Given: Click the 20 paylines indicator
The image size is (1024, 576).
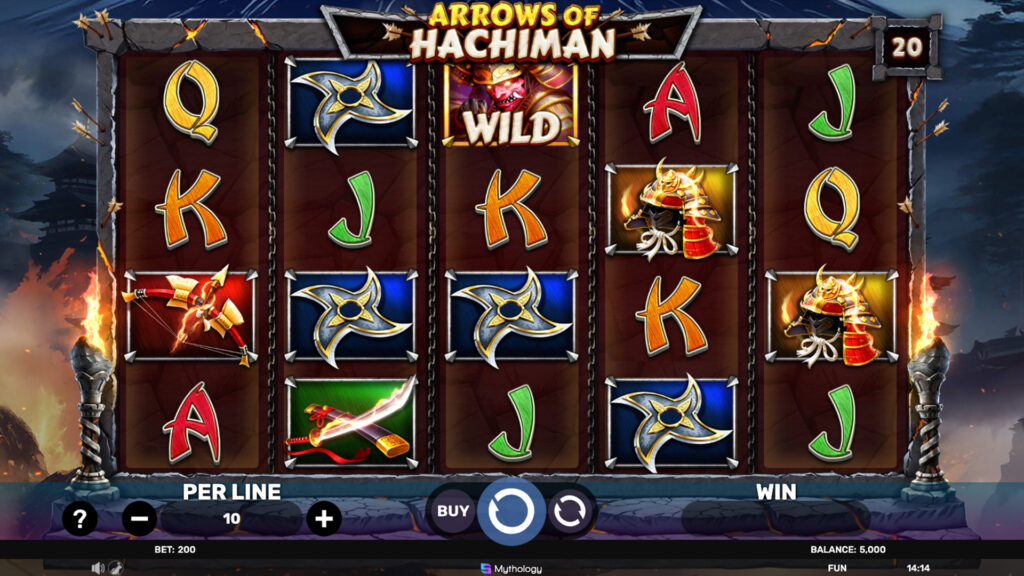Looking at the screenshot, I should 906,46.
